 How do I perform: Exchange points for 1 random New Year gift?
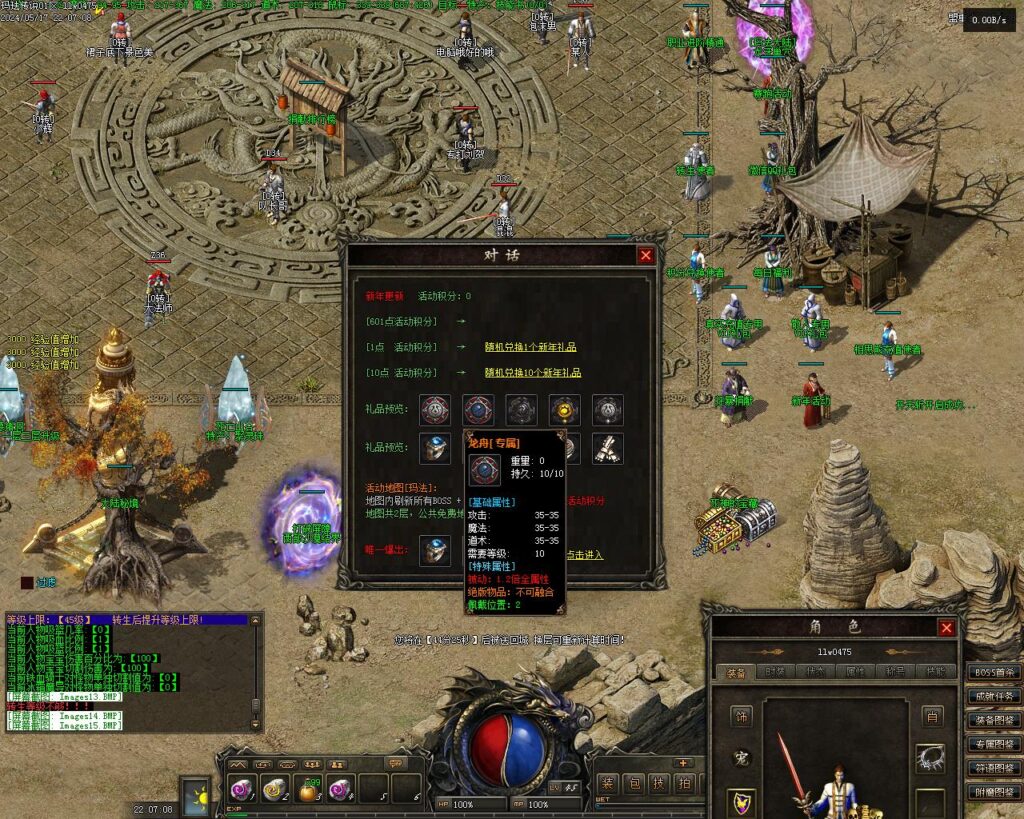[x=529, y=348]
